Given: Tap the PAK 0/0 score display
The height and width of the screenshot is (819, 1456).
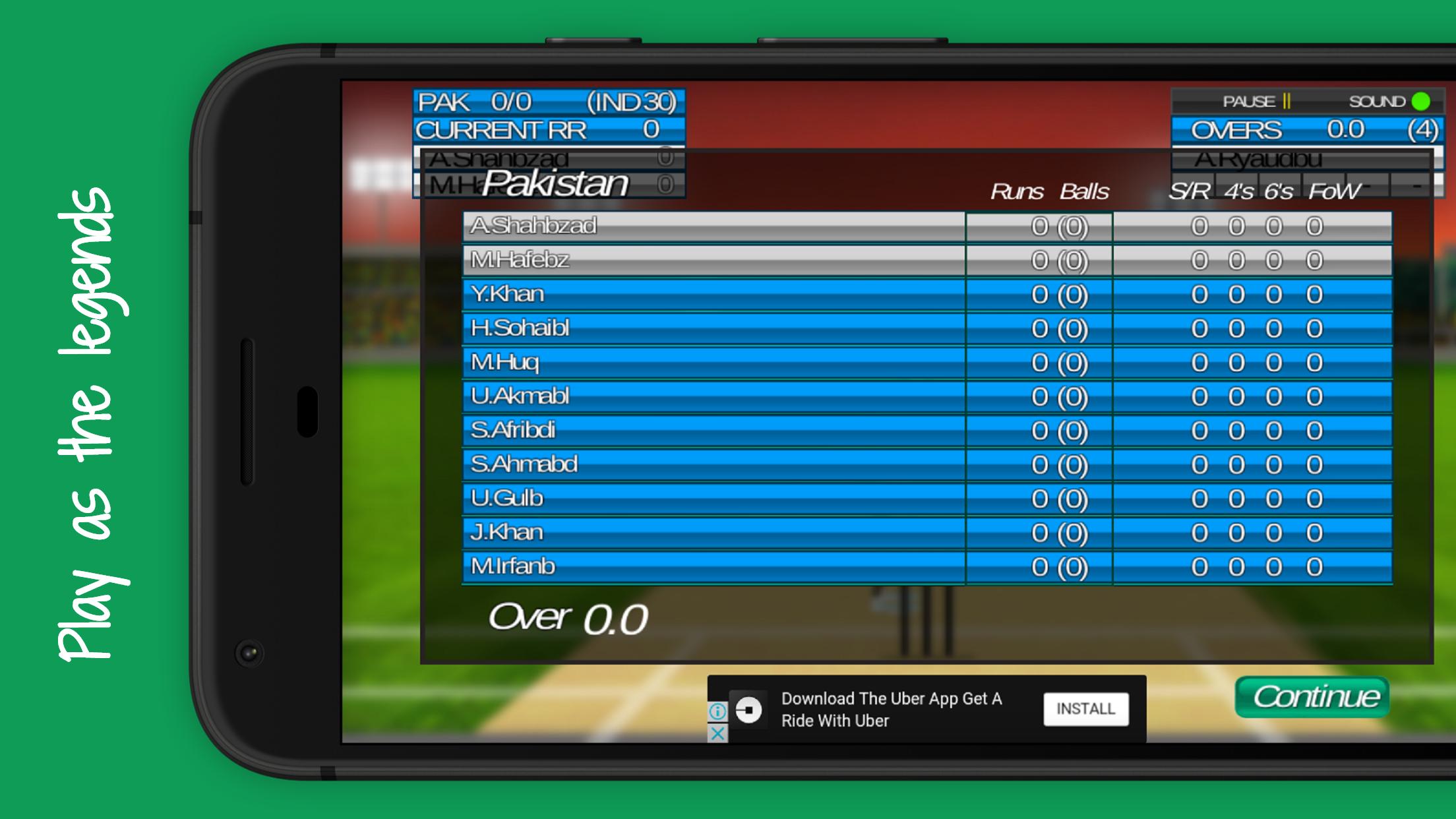Looking at the screenshot, I should pos(547,103).
